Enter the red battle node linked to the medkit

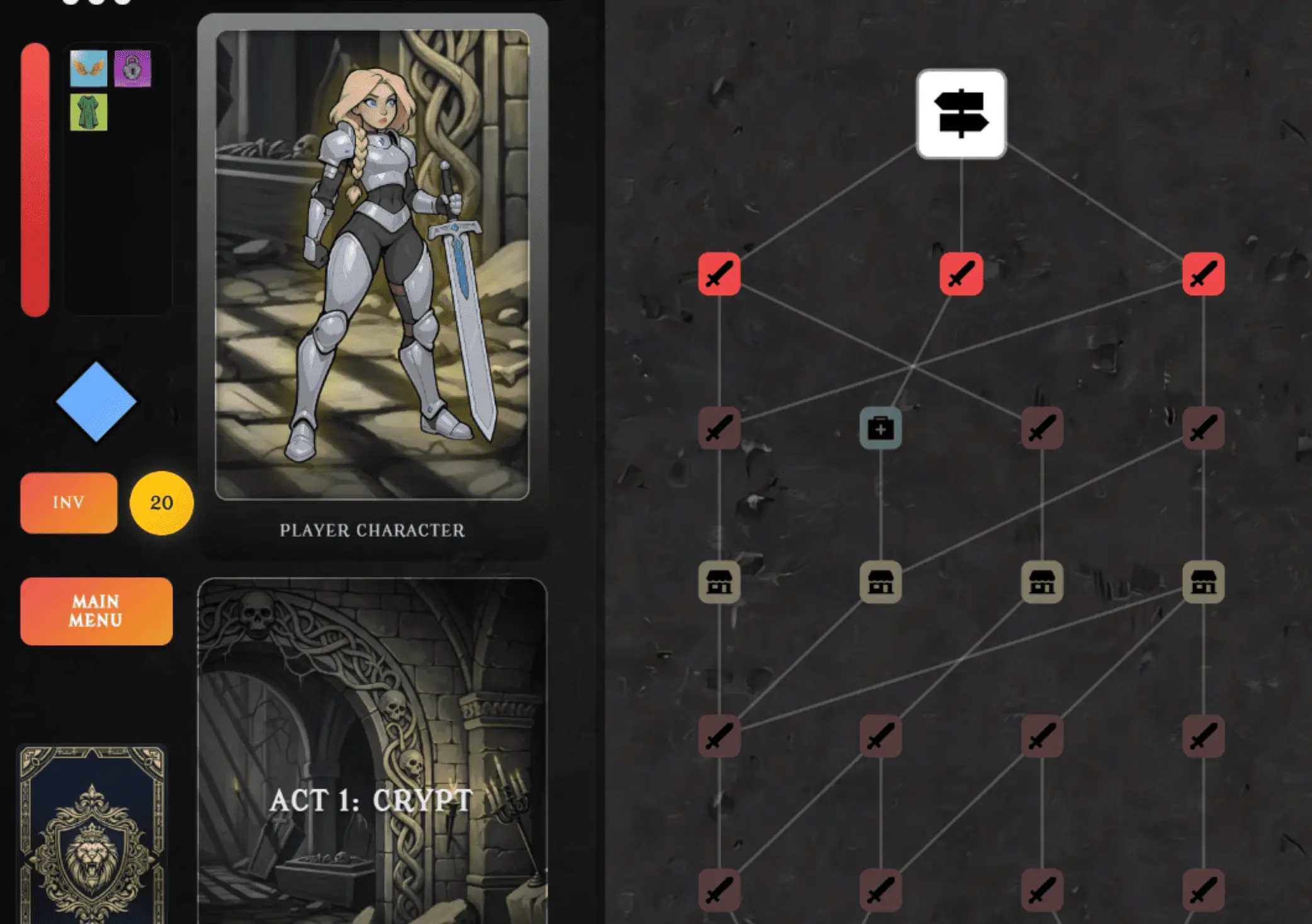pos(961,274)
